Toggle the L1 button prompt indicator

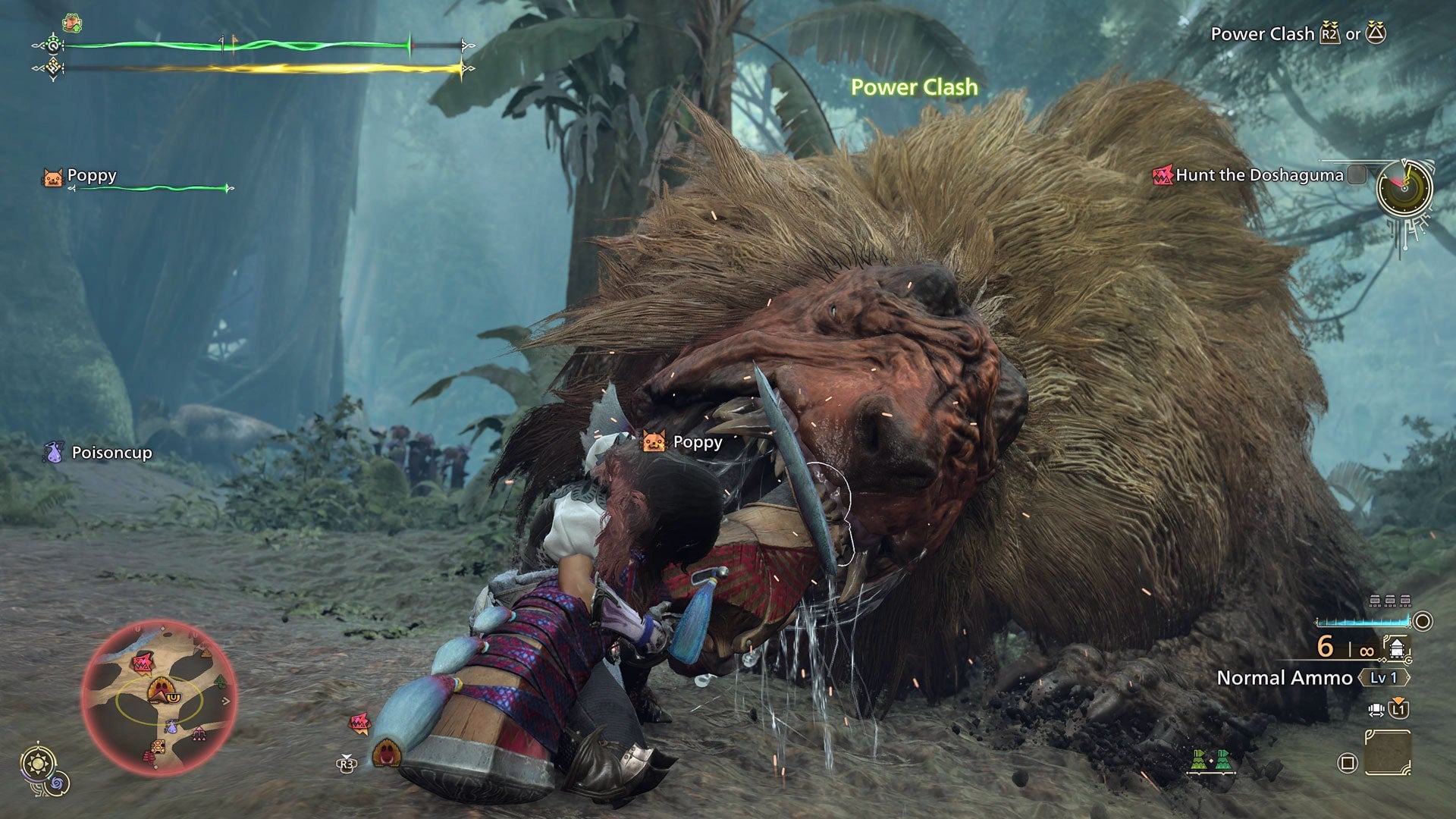click(x=1398, y=708)
